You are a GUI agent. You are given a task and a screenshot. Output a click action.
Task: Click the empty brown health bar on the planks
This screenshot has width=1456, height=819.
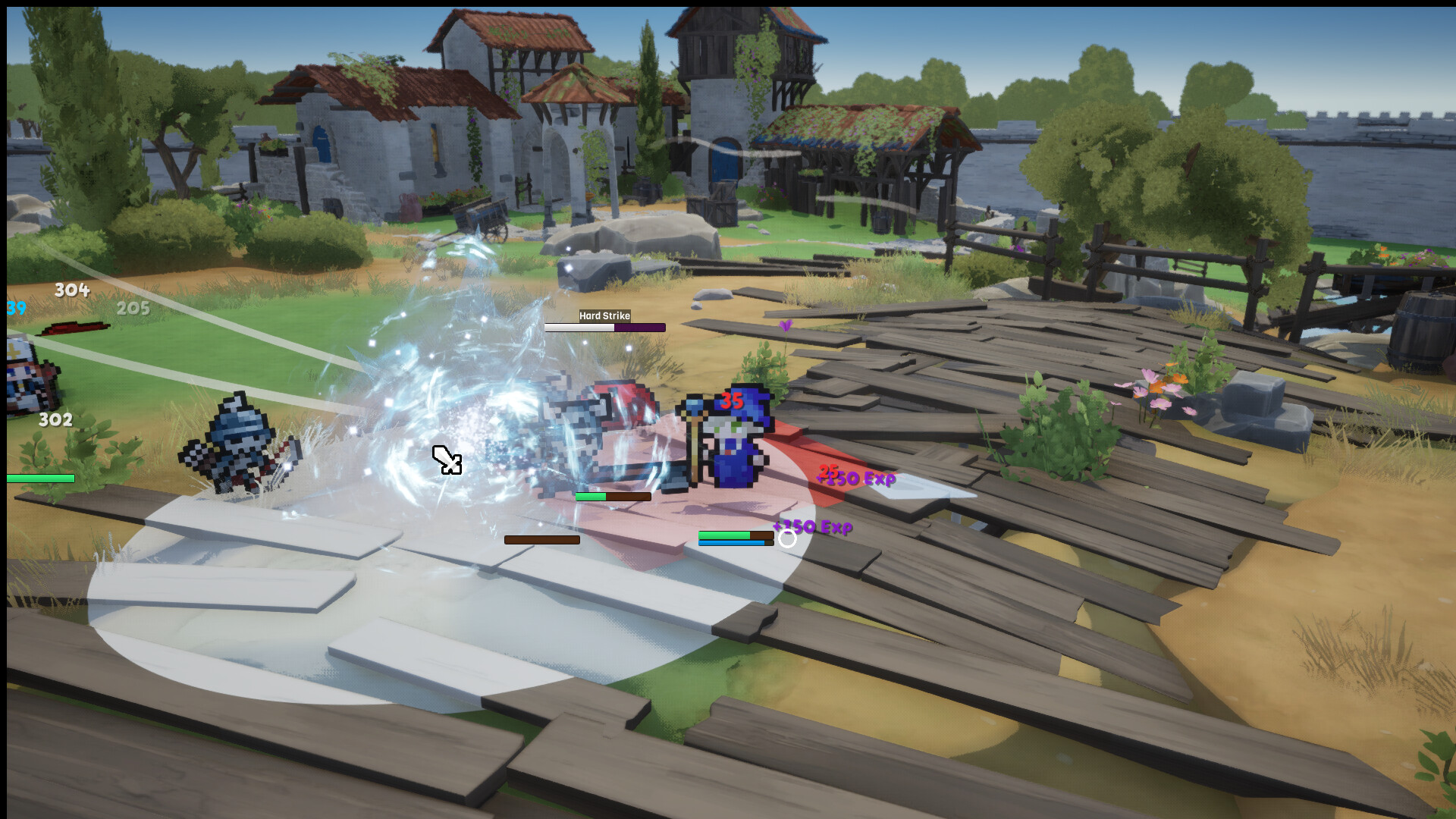(x=540, y=539)
